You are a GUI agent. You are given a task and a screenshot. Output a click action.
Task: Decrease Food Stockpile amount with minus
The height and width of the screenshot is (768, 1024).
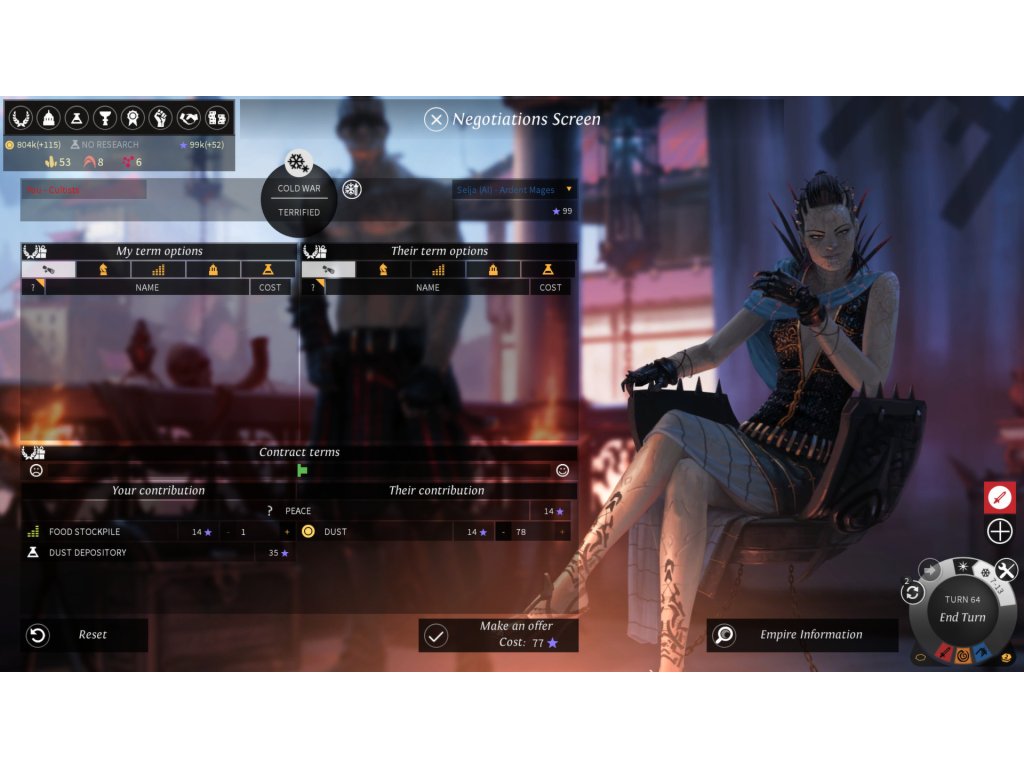(228, 532)
